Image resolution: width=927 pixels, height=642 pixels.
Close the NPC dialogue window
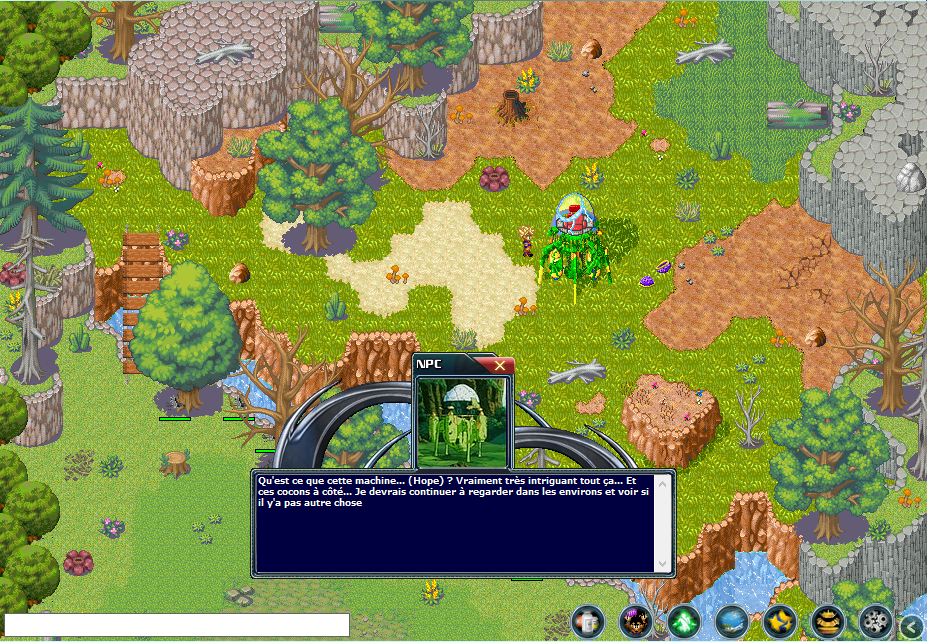(x=500, y=365)
